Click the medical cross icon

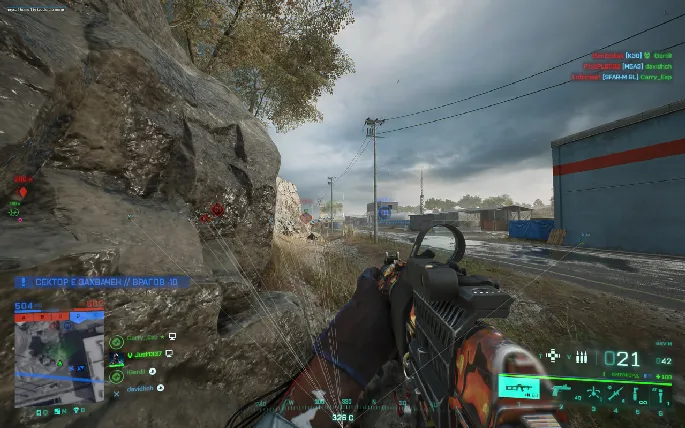[552, 356]
